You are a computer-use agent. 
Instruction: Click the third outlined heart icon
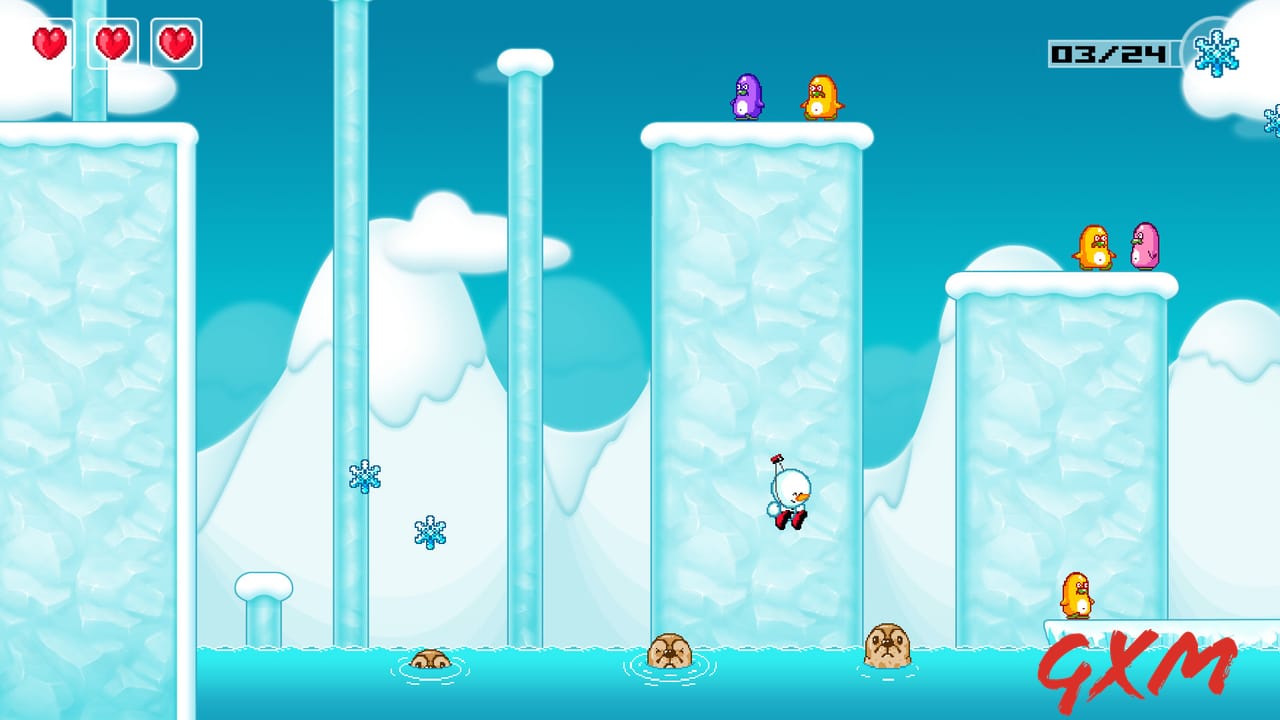point(176,43)
